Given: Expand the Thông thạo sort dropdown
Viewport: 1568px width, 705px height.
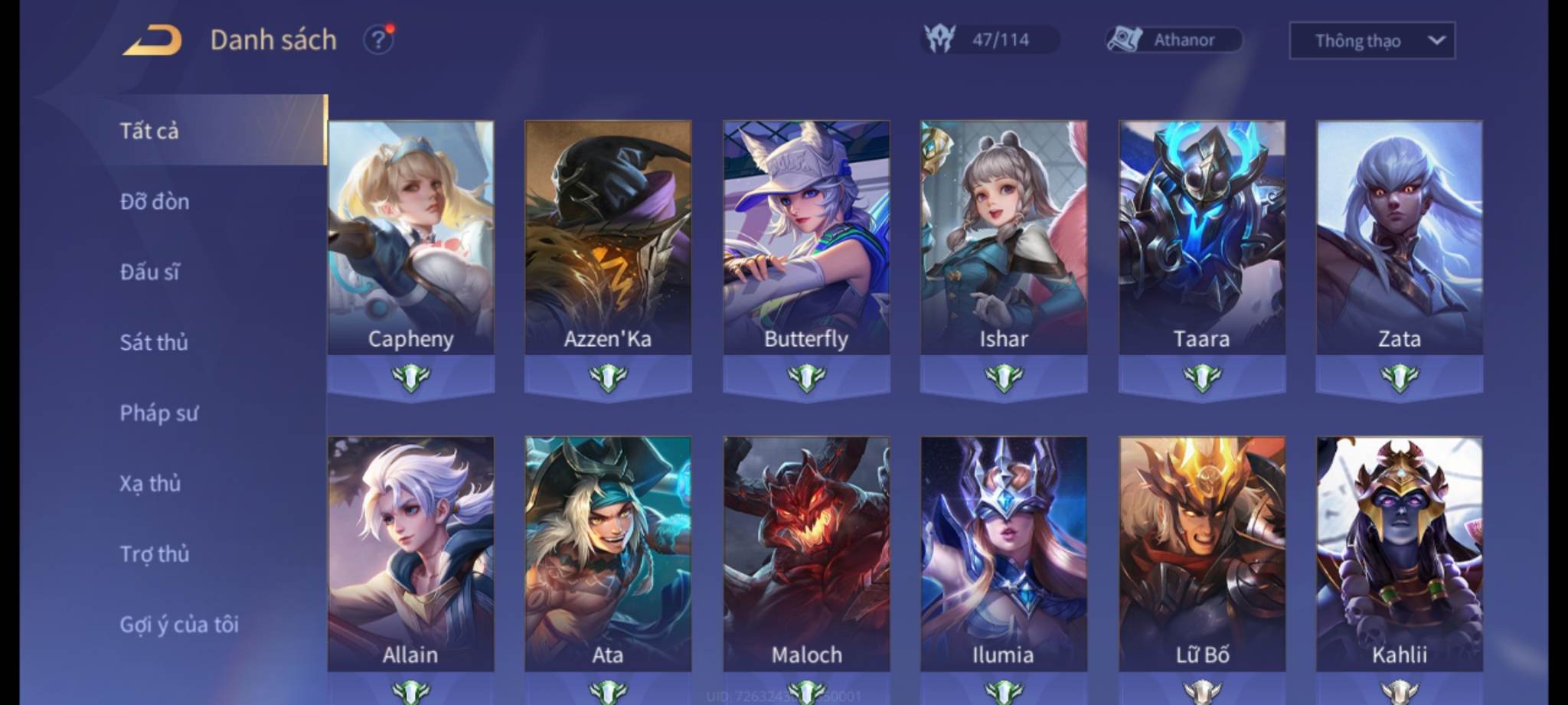Looking at the screenshot, I should tap(1372, 41).
